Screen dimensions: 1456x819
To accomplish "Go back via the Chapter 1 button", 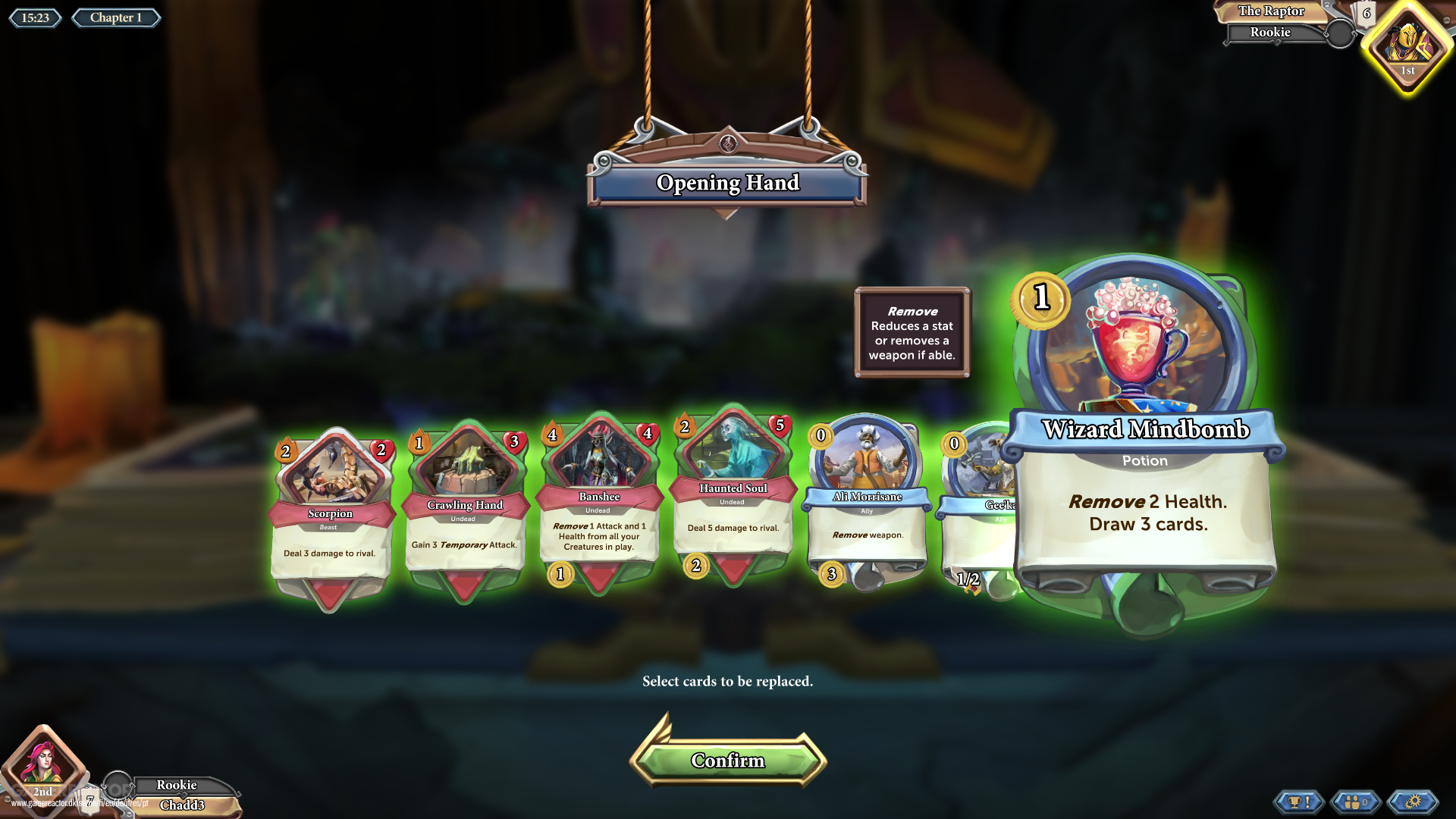I will [x=115, y=17].
